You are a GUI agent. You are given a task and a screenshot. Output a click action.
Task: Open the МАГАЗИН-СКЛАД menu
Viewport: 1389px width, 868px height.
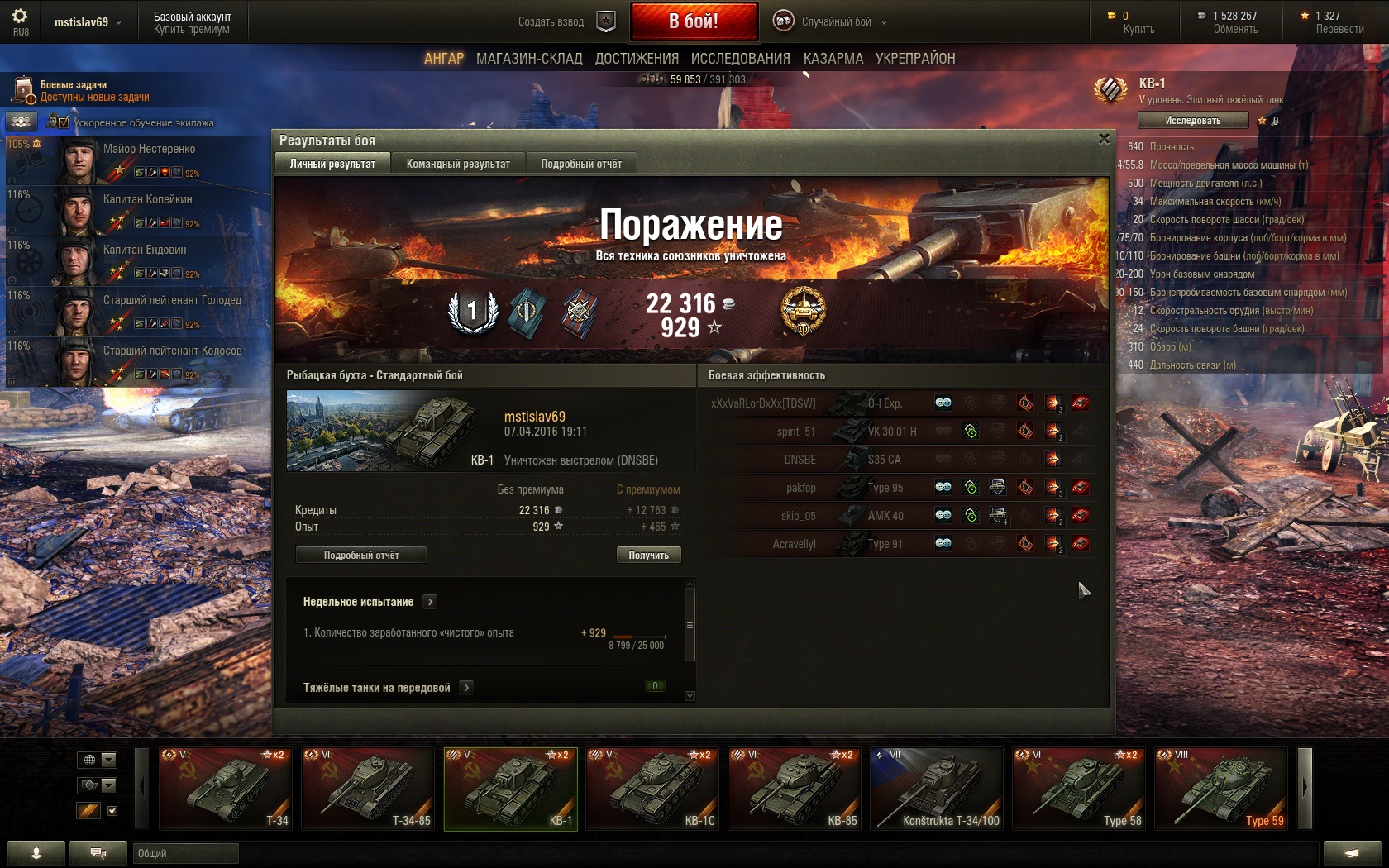[x=529, y=59]
